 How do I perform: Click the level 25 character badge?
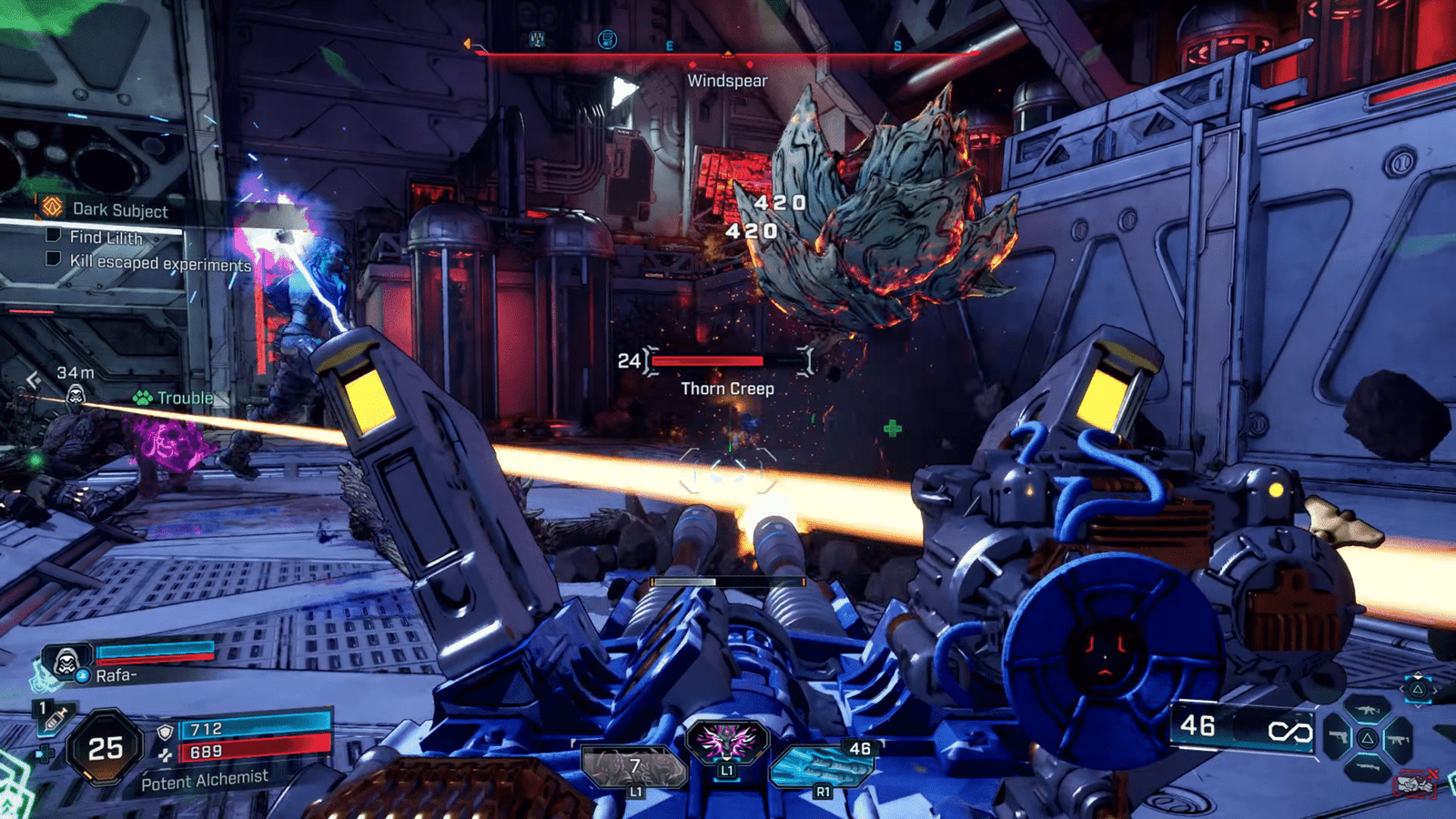[106, 748]
